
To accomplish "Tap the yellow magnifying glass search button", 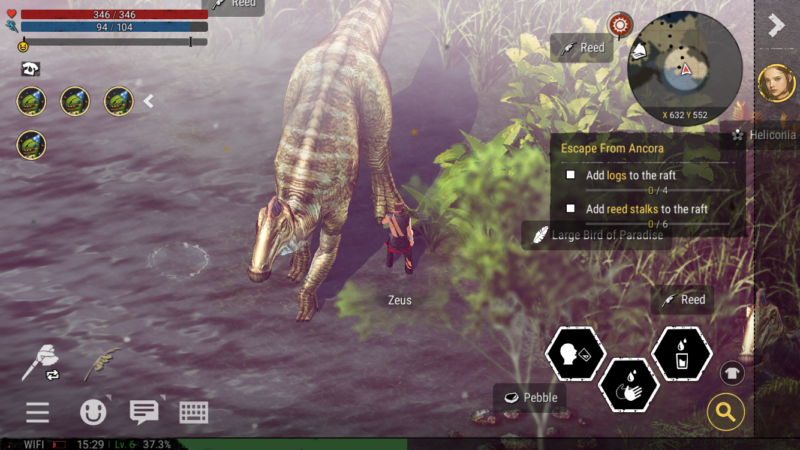I will click(725, 410).
